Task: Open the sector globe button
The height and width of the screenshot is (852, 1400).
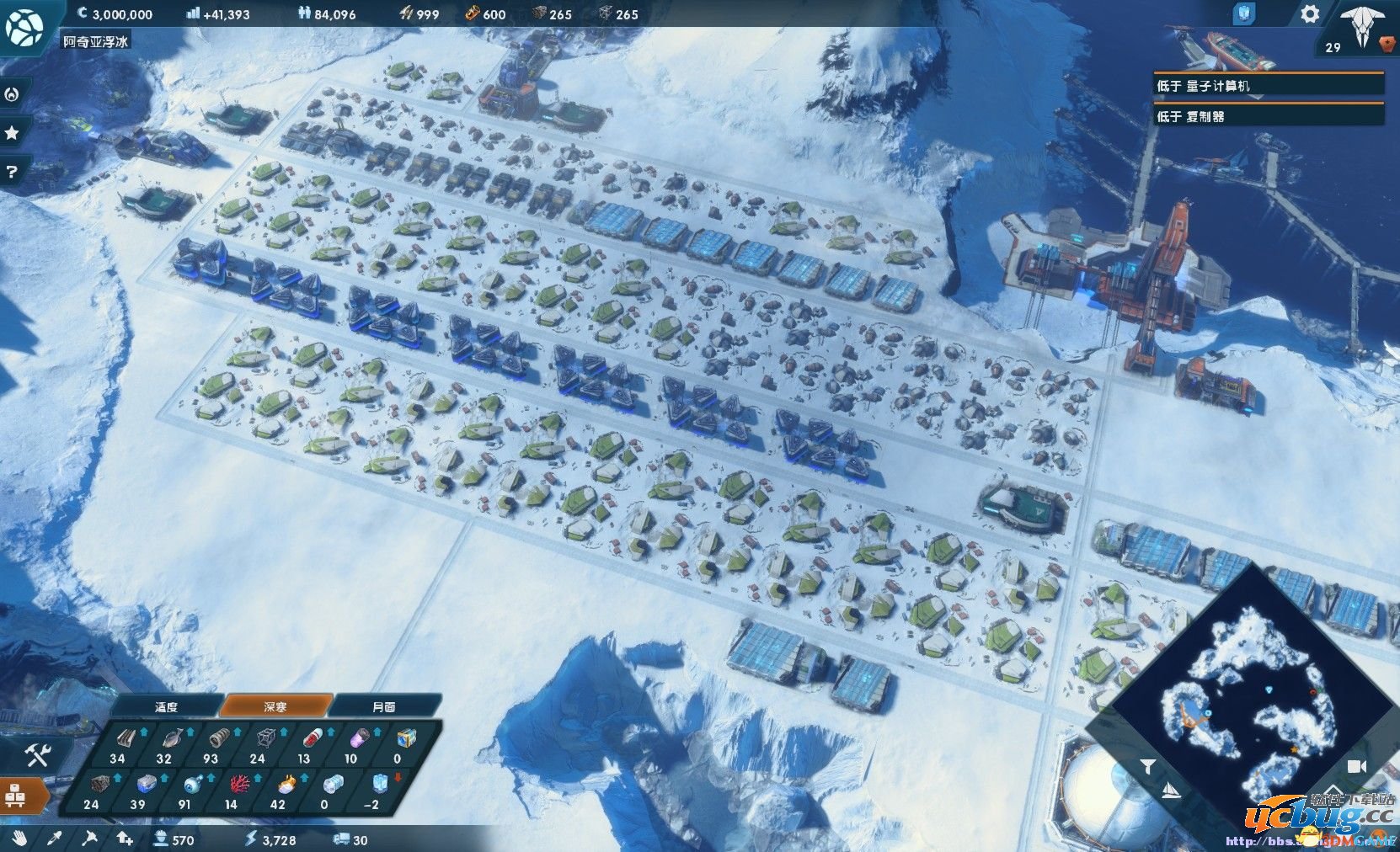Action: (24, 25)
